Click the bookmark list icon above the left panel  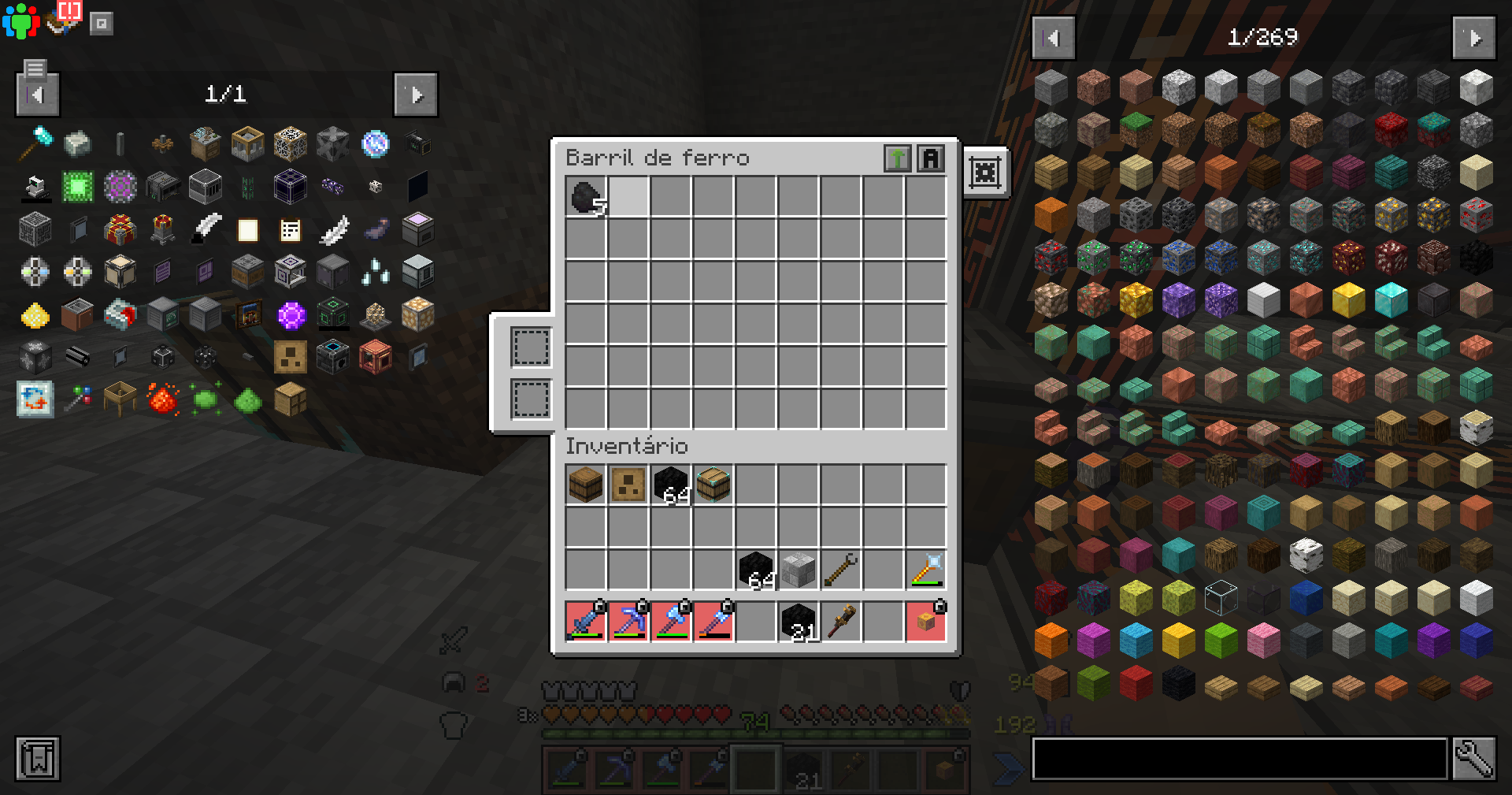[x=35, y=69]
